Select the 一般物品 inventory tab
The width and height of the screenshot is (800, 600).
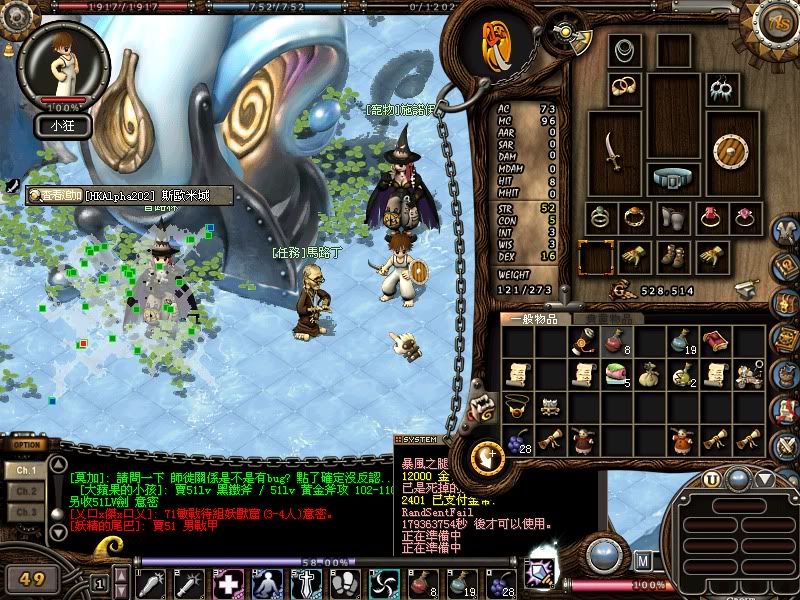(536, 319)
